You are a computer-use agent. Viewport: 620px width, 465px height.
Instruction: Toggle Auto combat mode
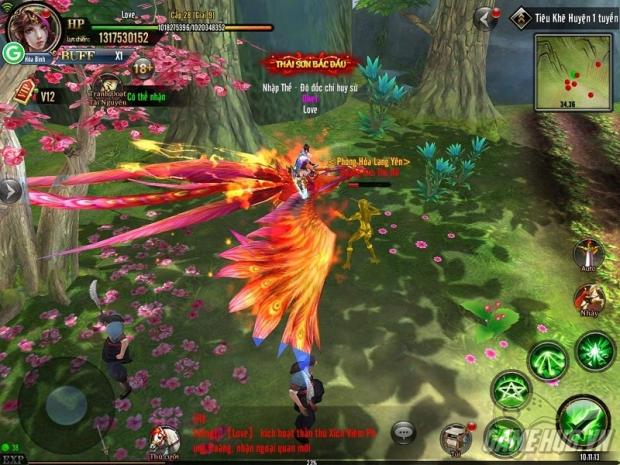click(588, 254)
